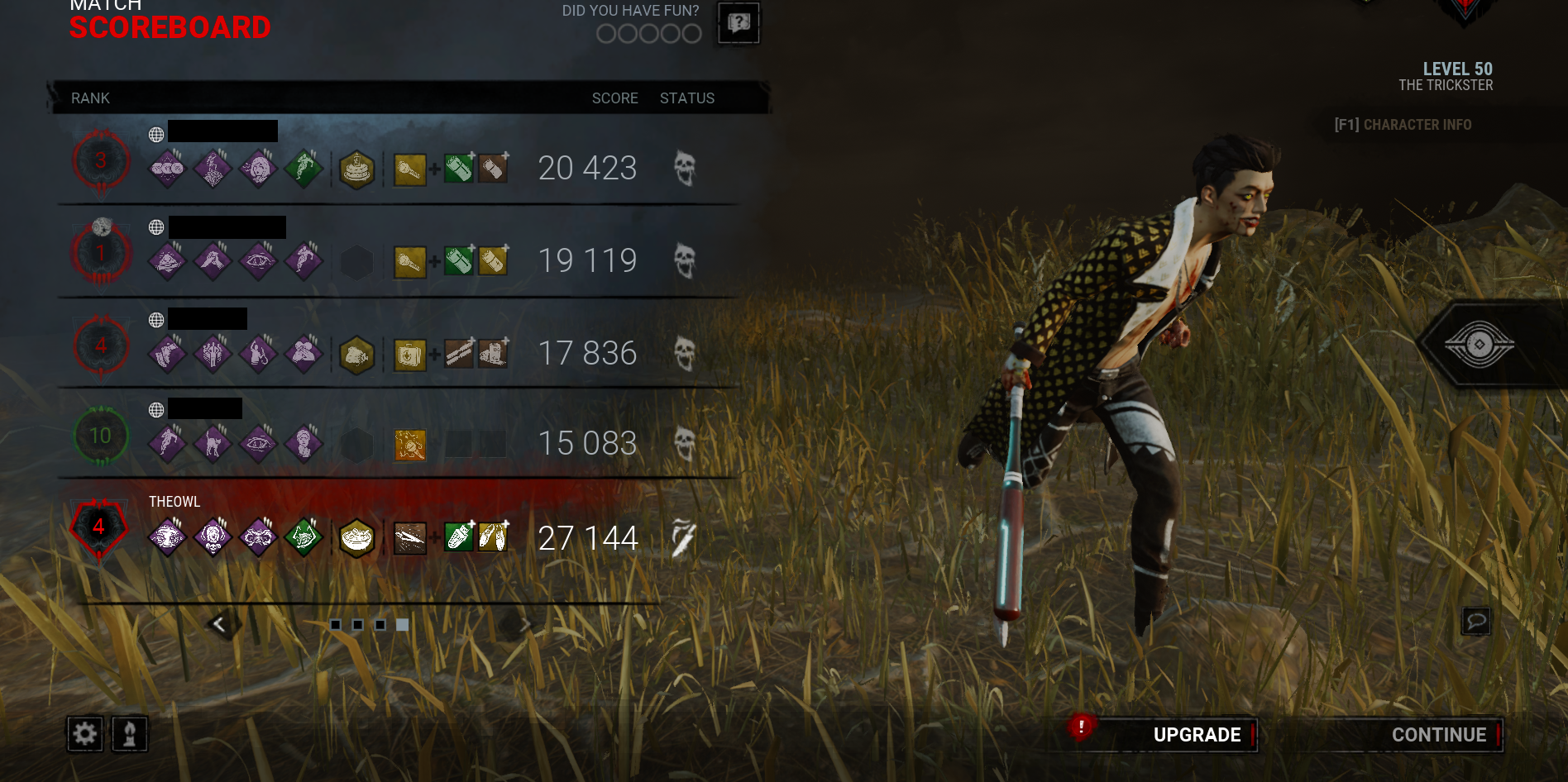This screenshot has width=1568, height=782.
Task: Click the SCOREBOARD heading
Action: click(x=169, y=27)
